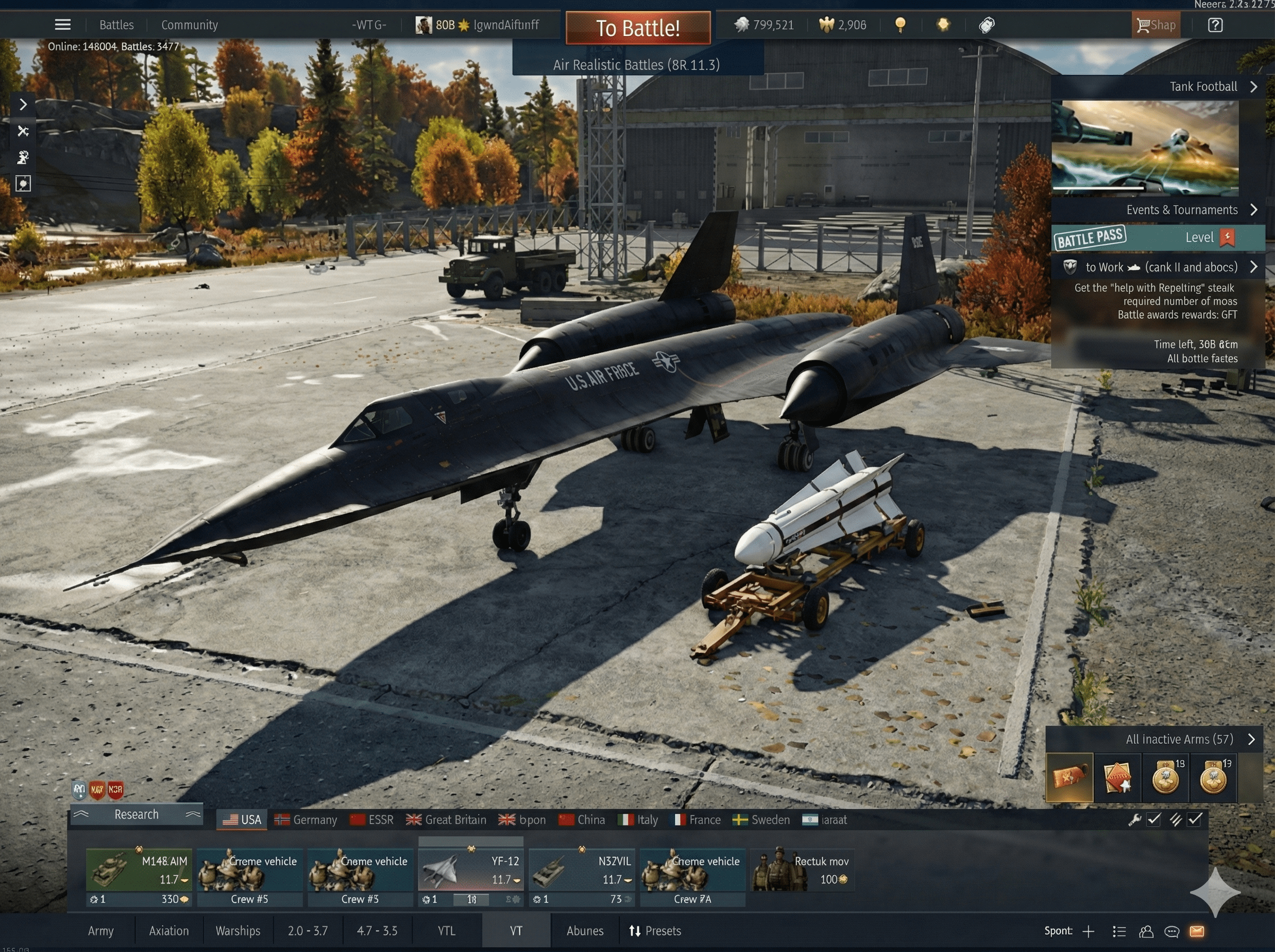Open the Shop
1275x952 pixels.
1156,25
